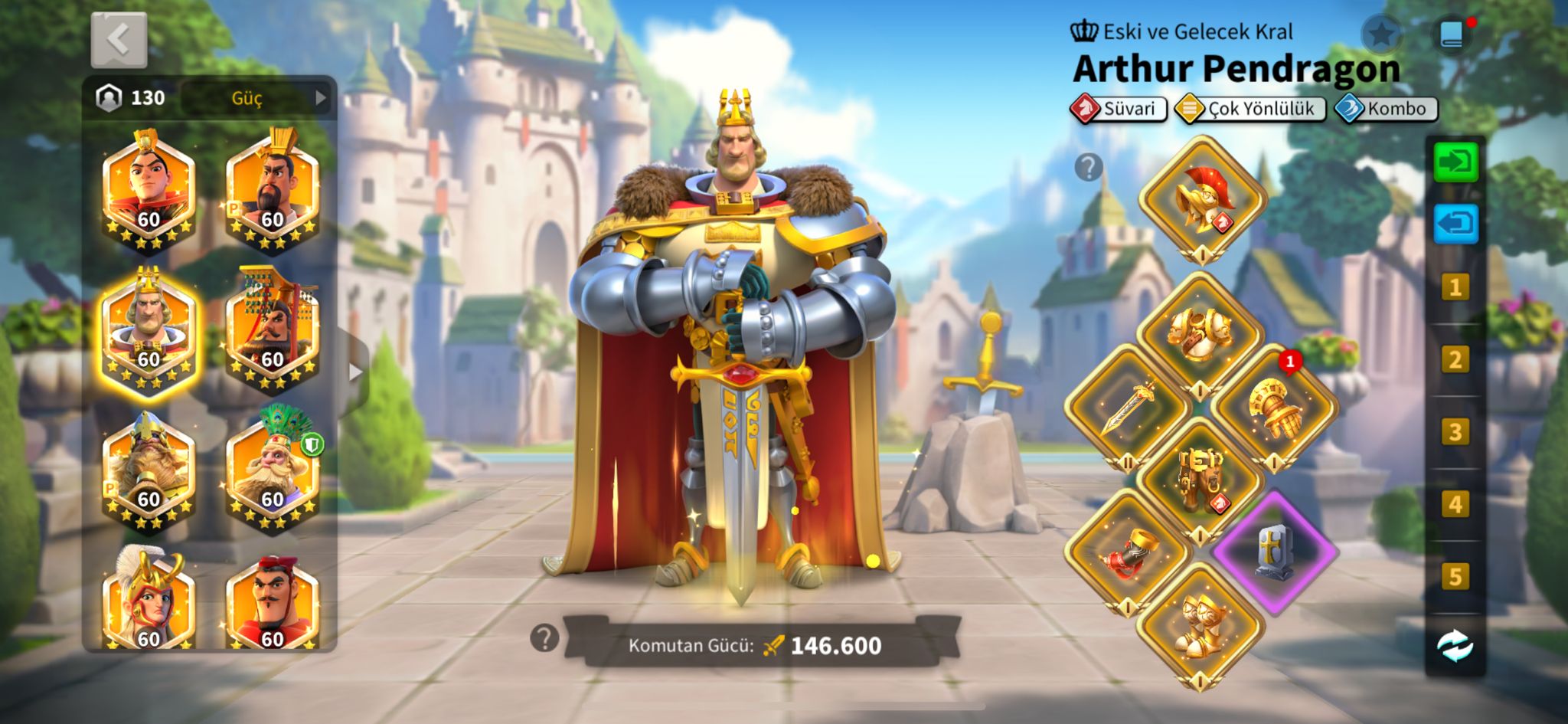Image resolution: width=1568 pixels, height=724 pixels.
Task: Mark commander as favorite with star
Action: [1381, 34]
